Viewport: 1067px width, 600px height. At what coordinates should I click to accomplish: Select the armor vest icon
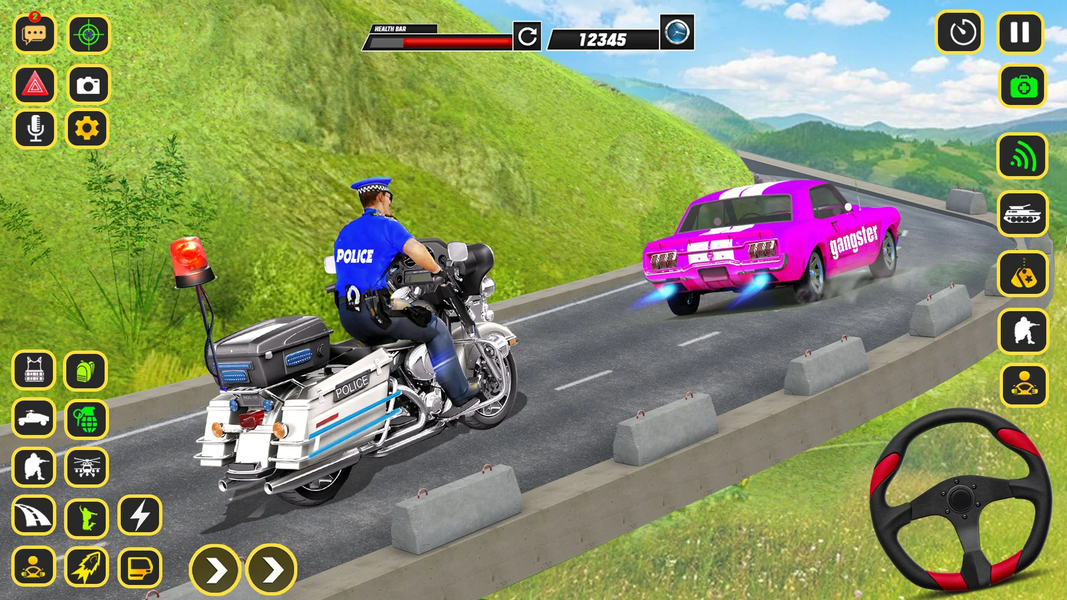[33, 370]
